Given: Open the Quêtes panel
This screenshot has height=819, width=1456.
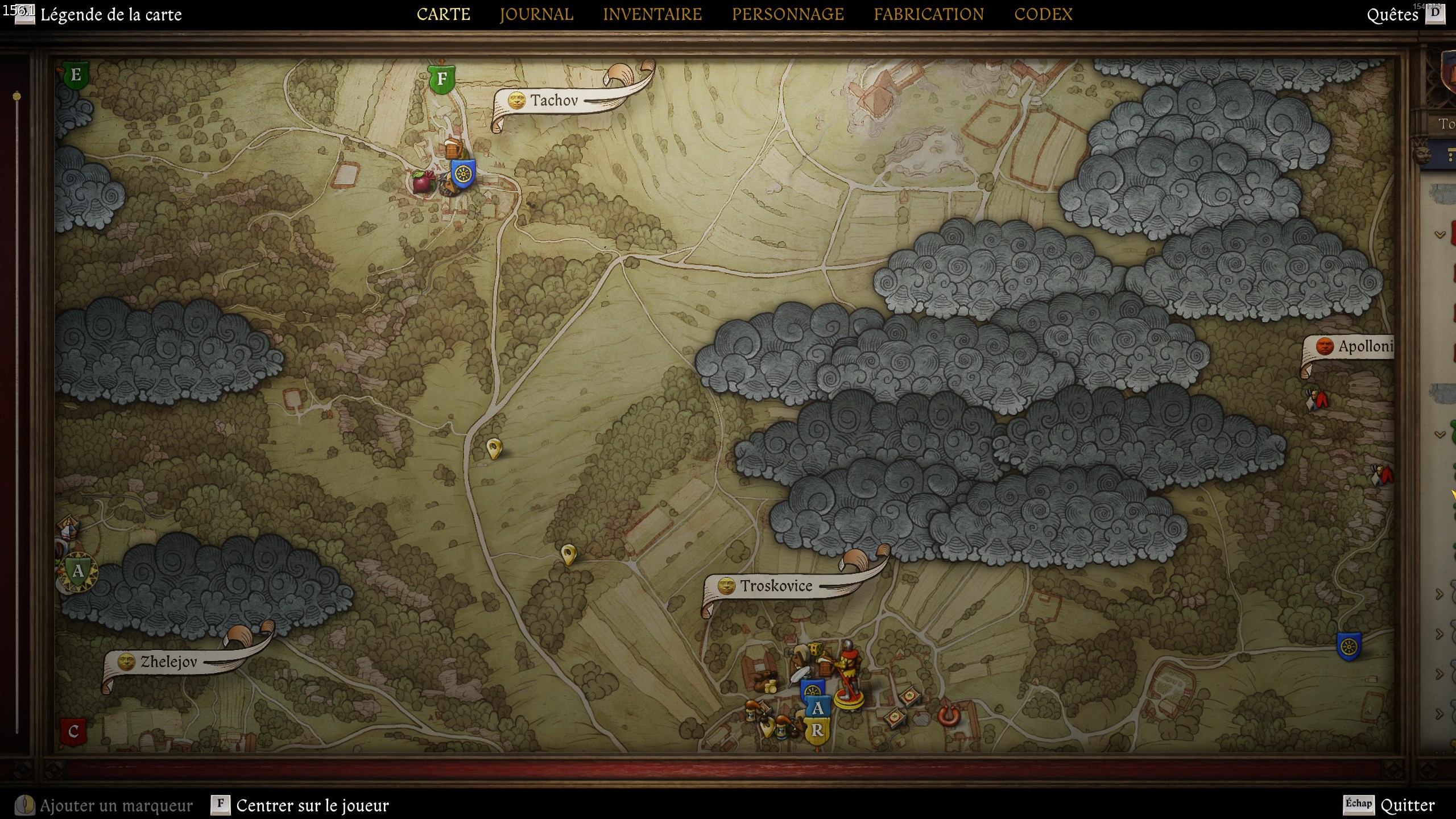Looking at the screenshot, I should click(x=1392, y=15).
